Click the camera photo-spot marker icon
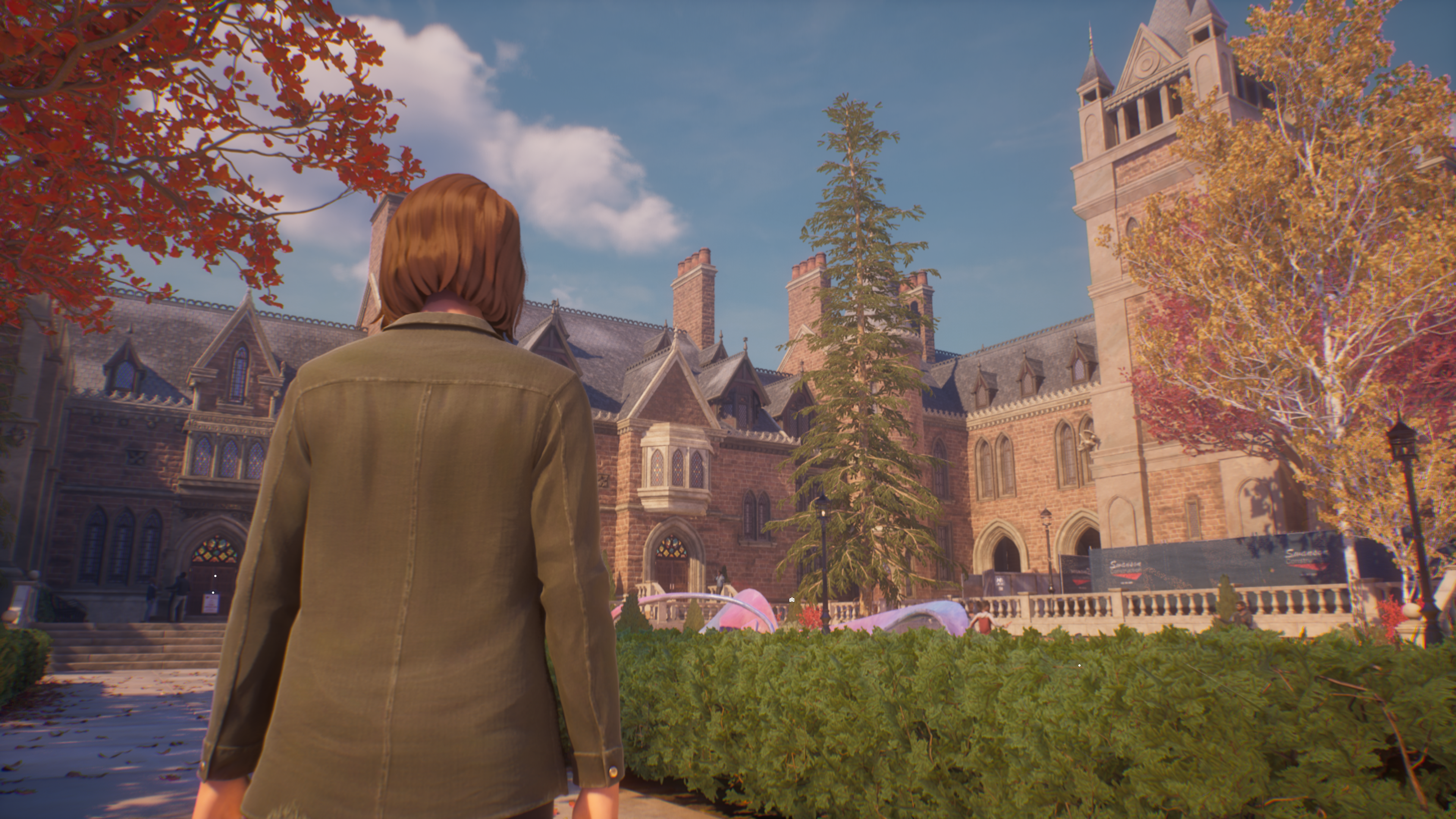1456x819 pixels. click(x=791, y=600)
